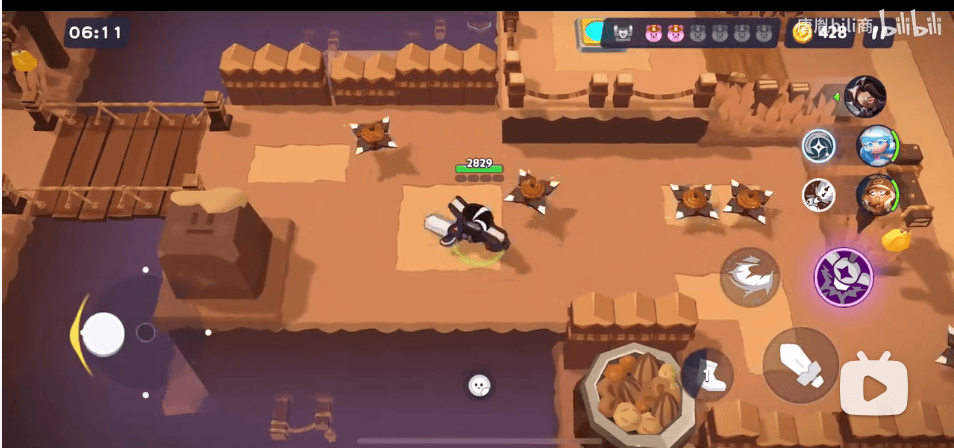Click the gold coin counter icon
The height and width of the screenshot is (448, 954).
pyautogui.click(x=802, y=32)
